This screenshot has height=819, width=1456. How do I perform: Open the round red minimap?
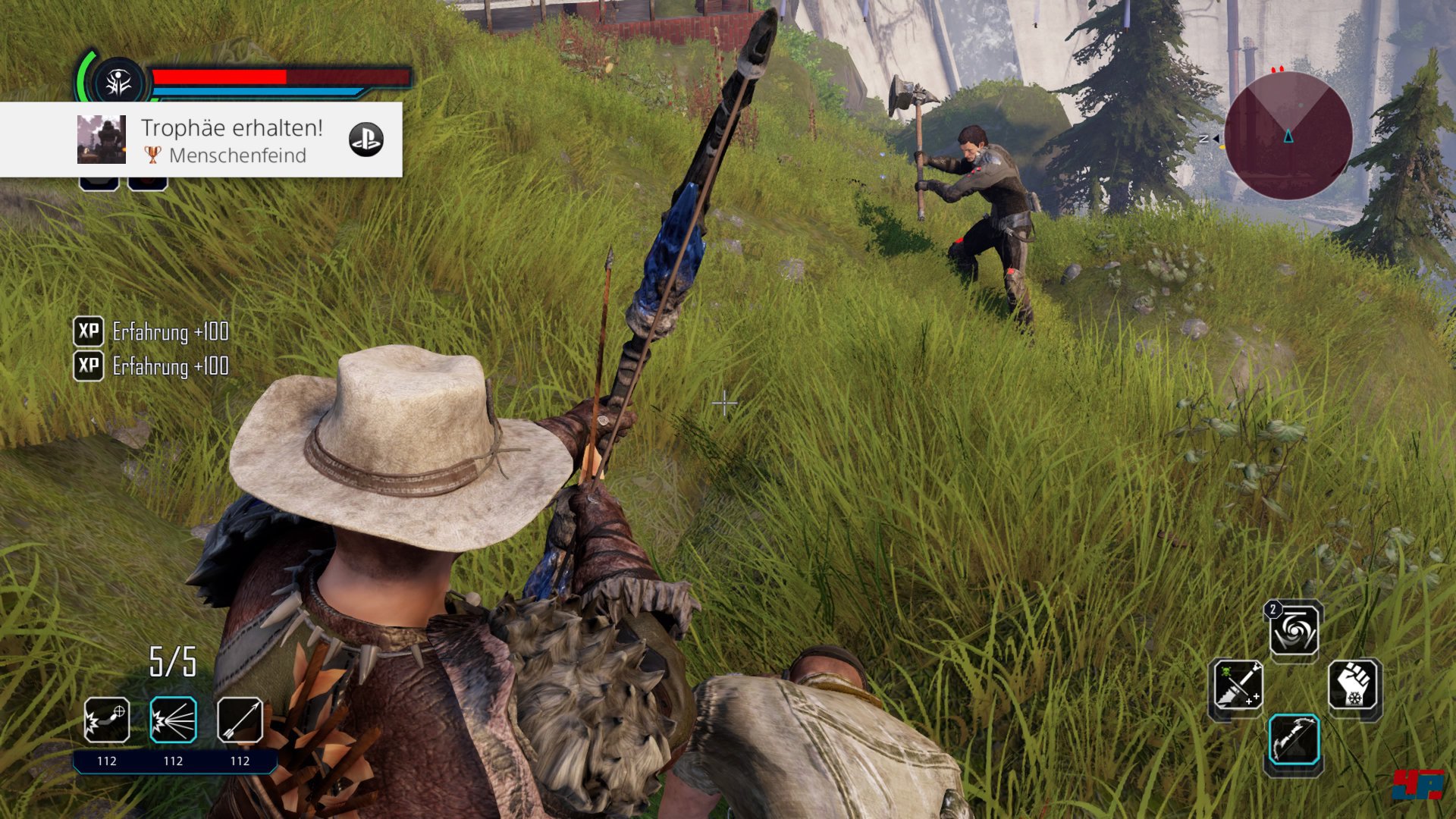[1288, 136]
